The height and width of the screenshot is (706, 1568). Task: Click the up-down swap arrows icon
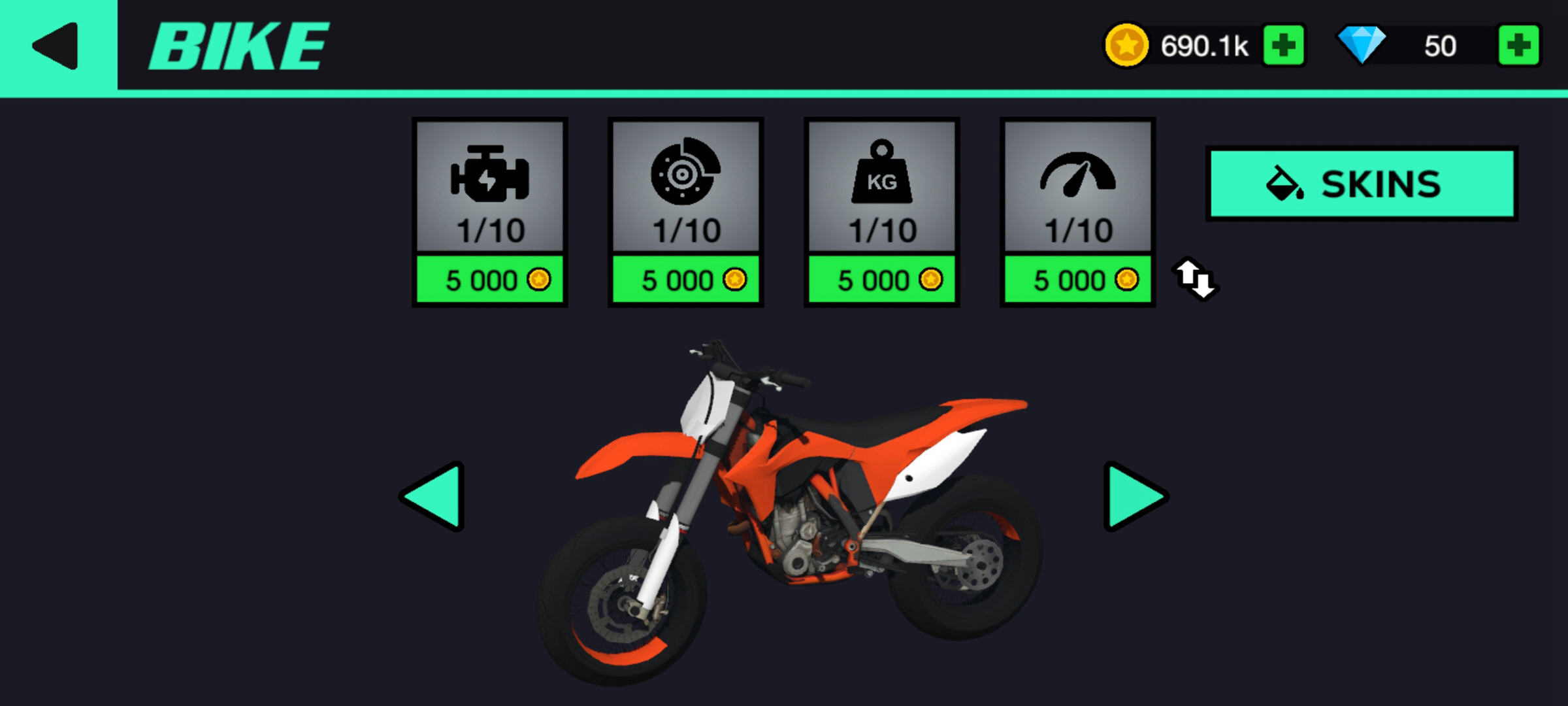(1196, 280)
